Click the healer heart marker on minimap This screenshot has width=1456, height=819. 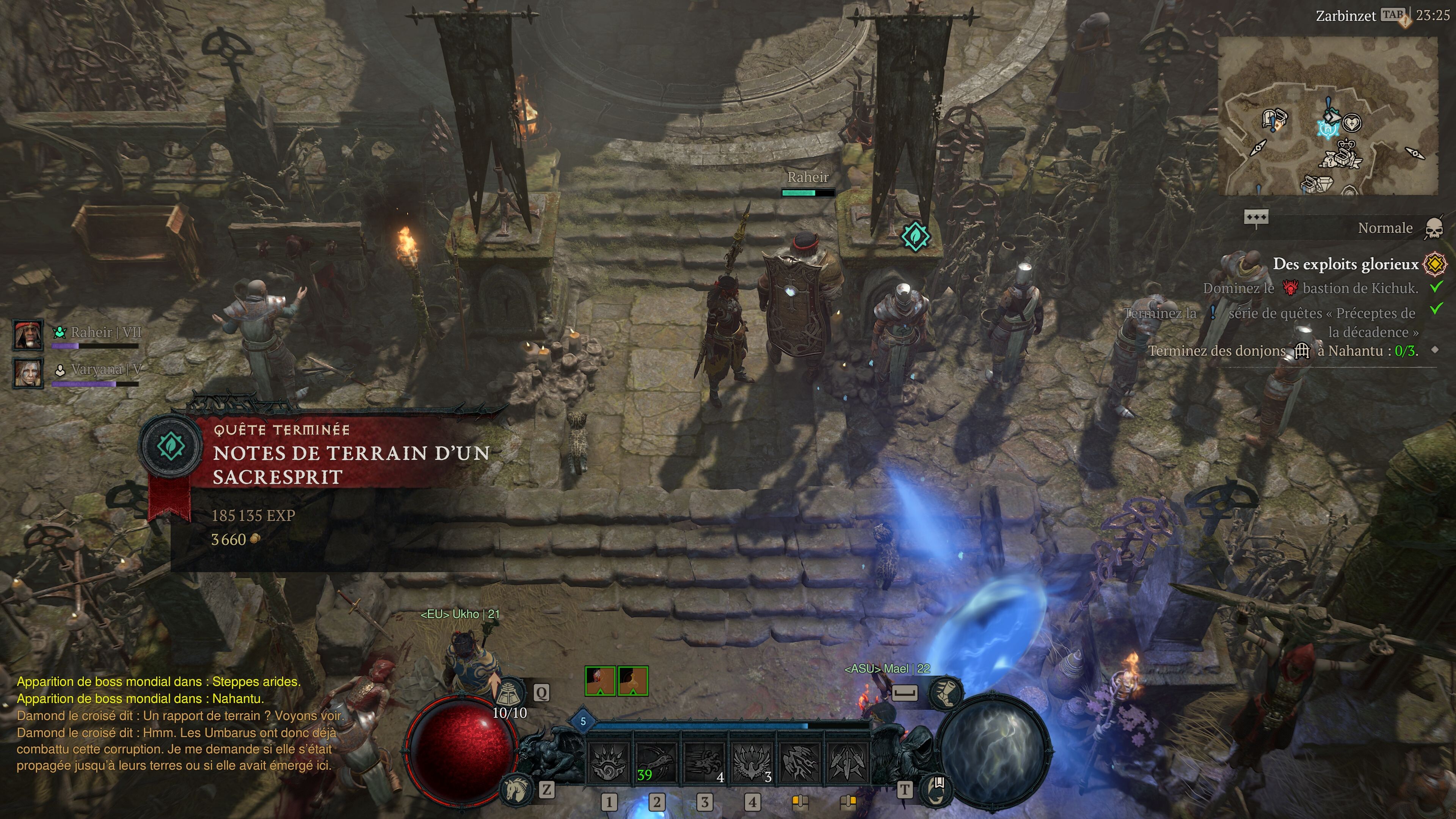(1352, 122)
